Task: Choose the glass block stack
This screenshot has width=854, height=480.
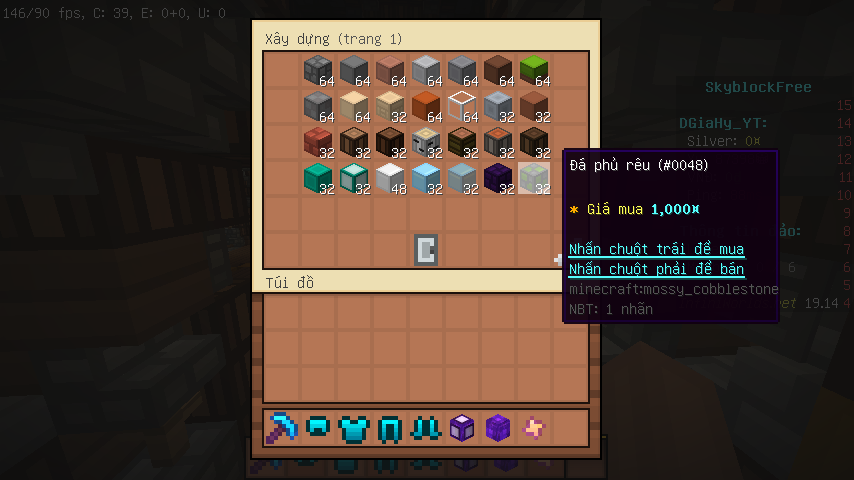Action: 462,106
